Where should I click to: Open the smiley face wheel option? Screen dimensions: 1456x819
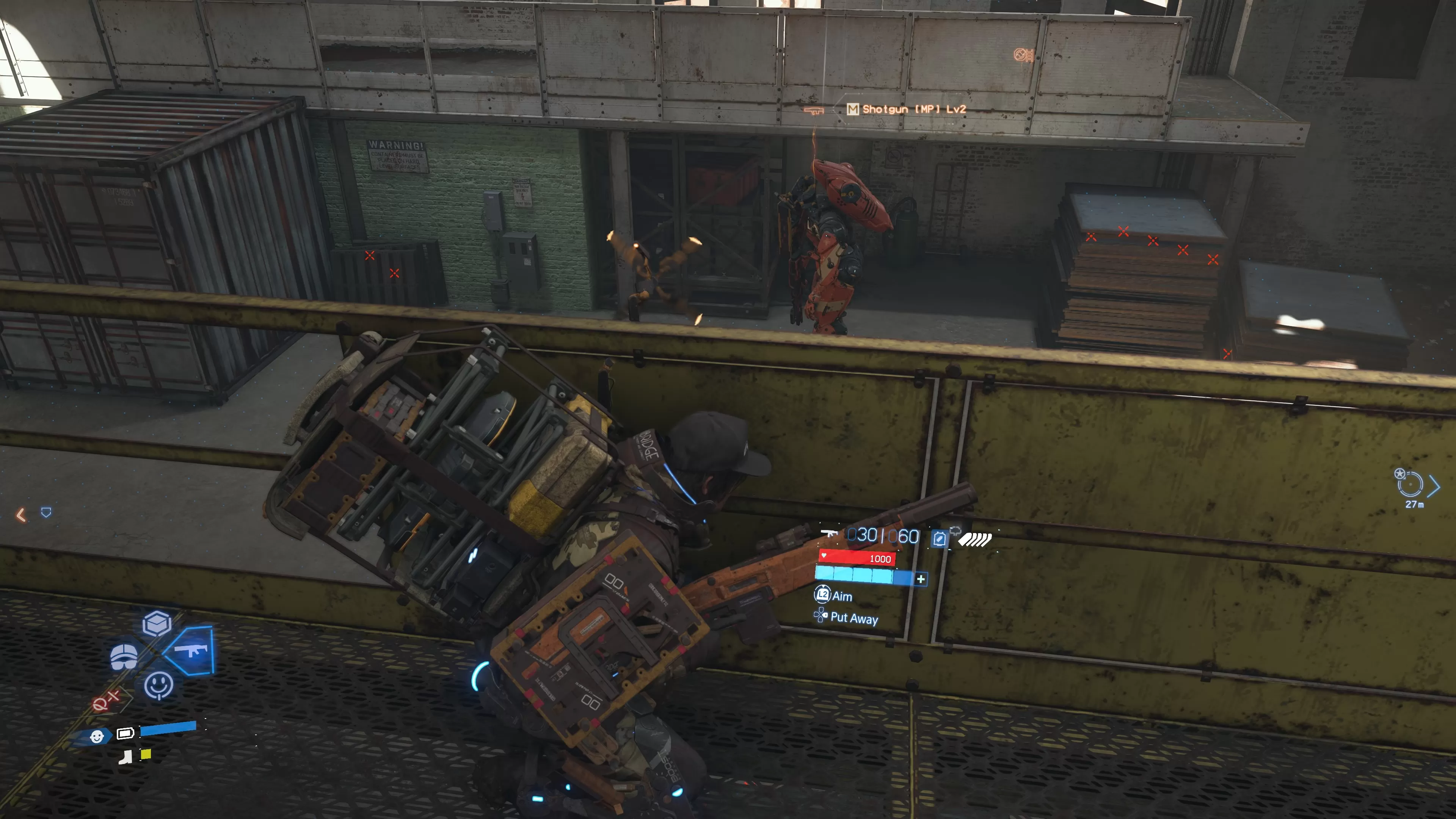tap(158, 685)
